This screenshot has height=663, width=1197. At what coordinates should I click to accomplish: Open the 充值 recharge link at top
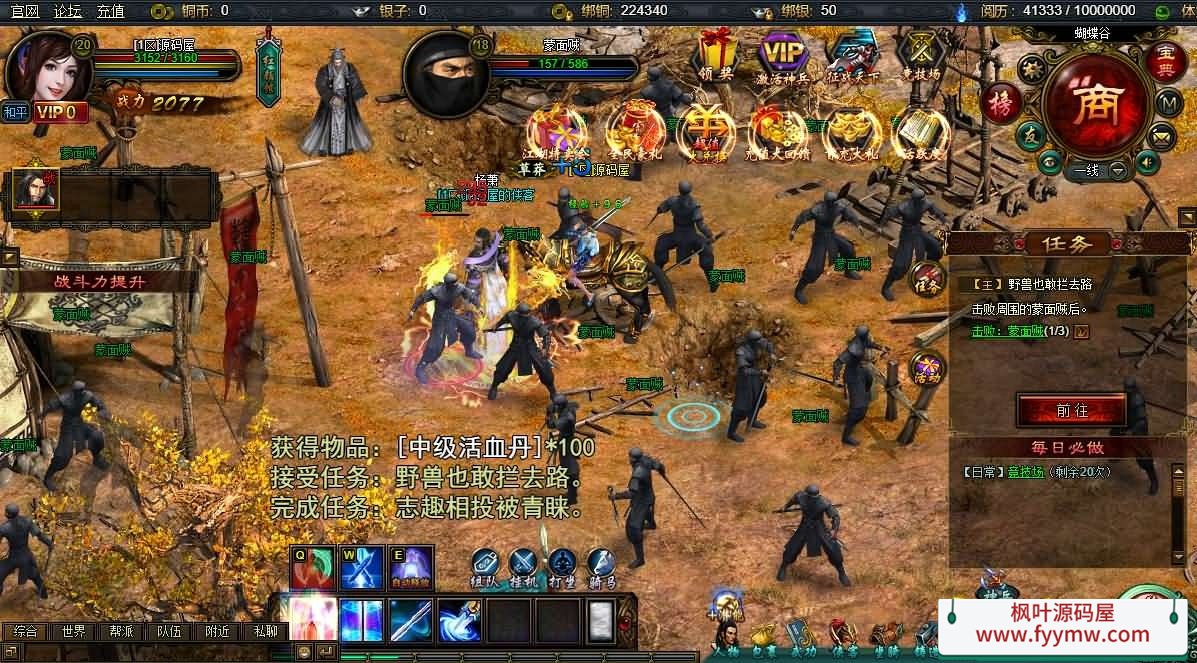(110, 11)
